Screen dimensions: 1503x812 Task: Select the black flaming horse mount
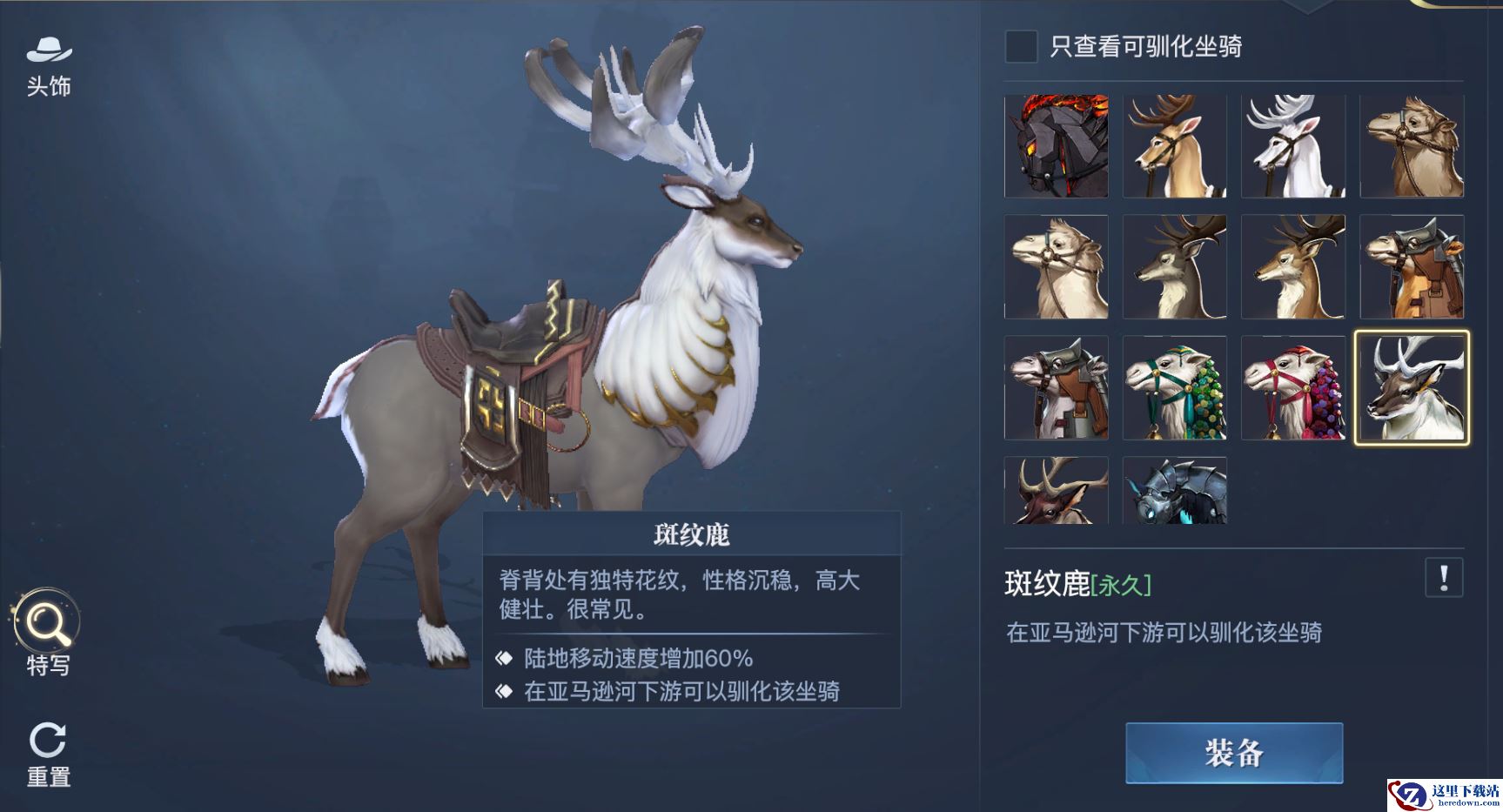1057,146
